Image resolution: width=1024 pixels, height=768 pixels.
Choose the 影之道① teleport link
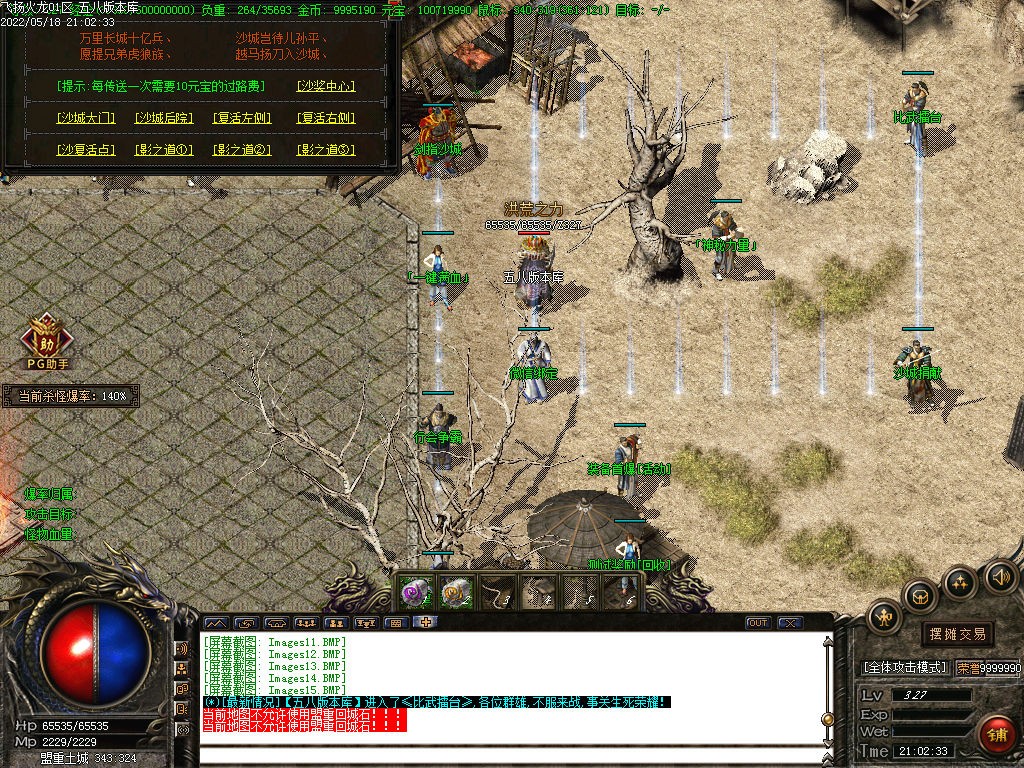click(164, 150)
